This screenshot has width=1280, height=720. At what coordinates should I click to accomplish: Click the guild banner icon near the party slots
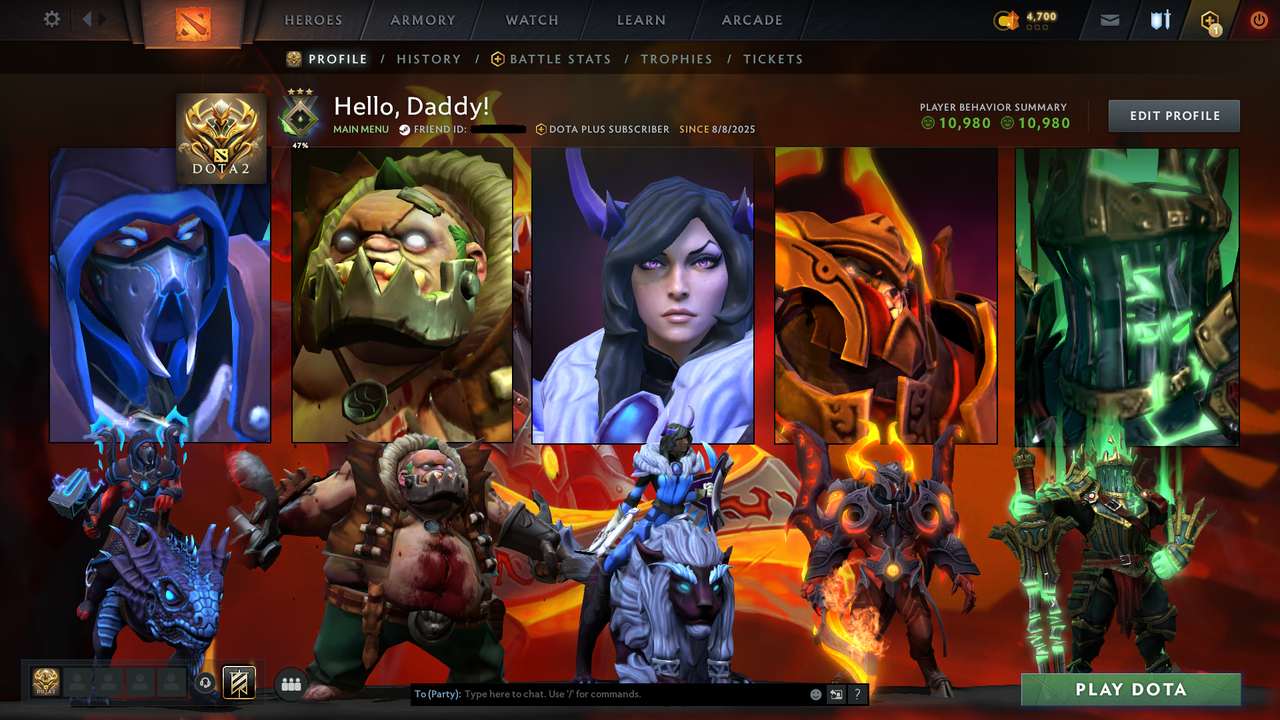point(237,682)
